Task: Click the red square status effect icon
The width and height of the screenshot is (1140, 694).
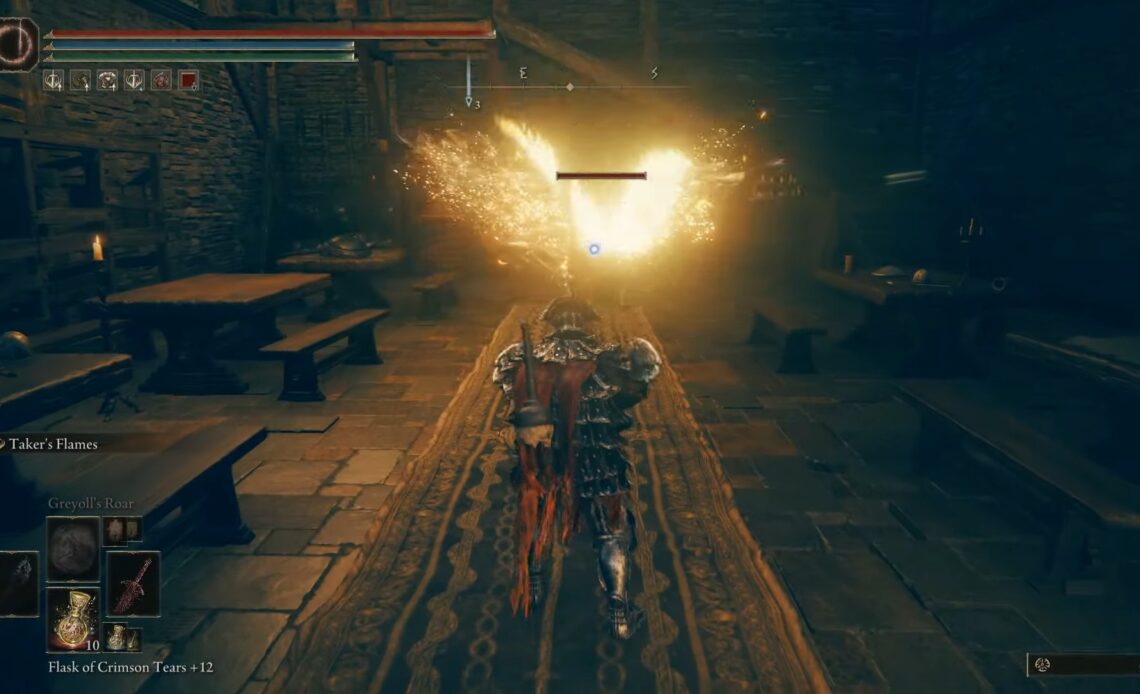Action: [188, 80]
